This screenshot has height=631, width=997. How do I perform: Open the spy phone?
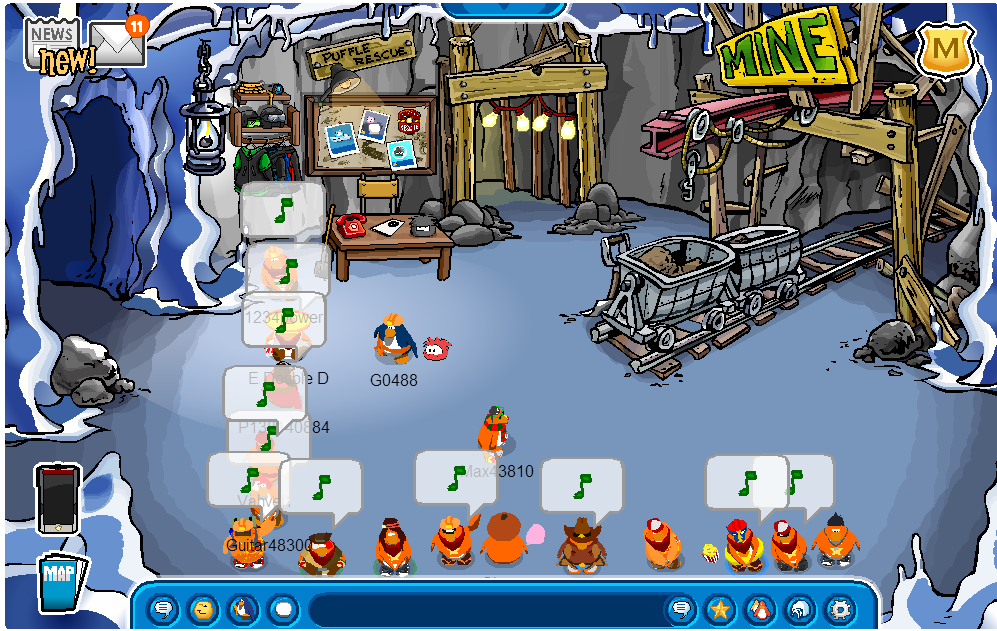tap(56, 498)
